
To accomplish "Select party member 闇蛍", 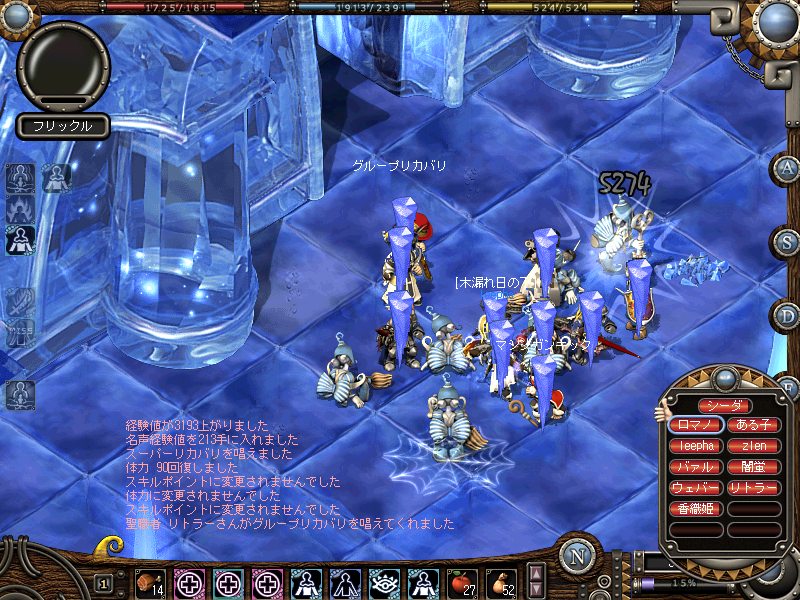I will (754, 467).
